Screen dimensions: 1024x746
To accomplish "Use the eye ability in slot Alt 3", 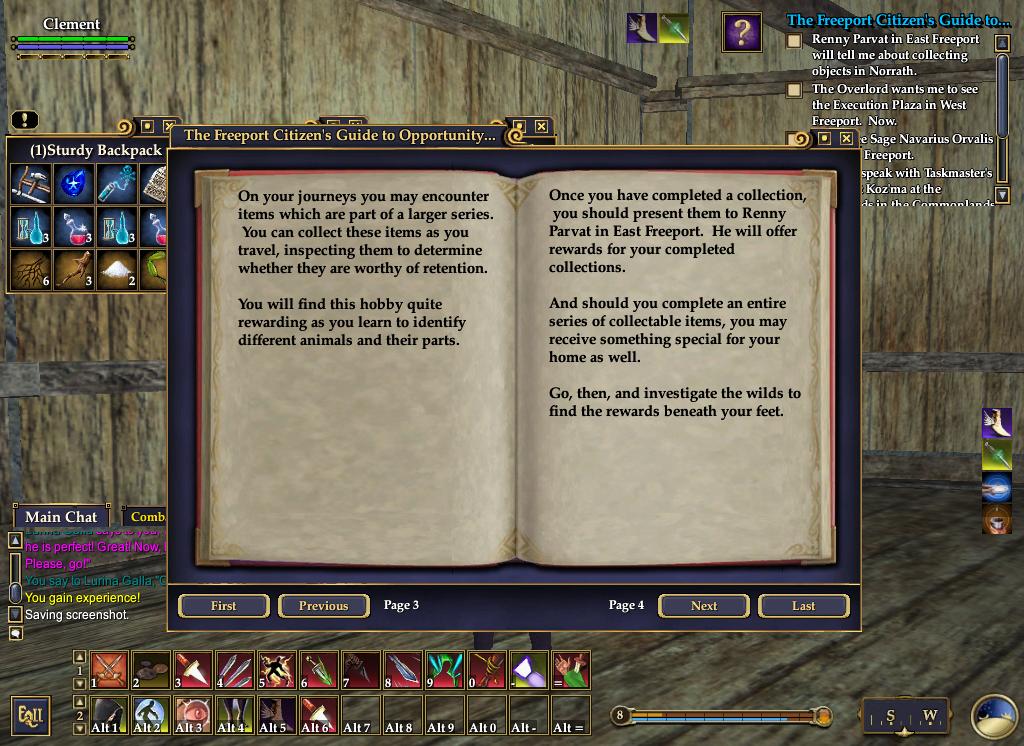I will [x=192, y=715].
